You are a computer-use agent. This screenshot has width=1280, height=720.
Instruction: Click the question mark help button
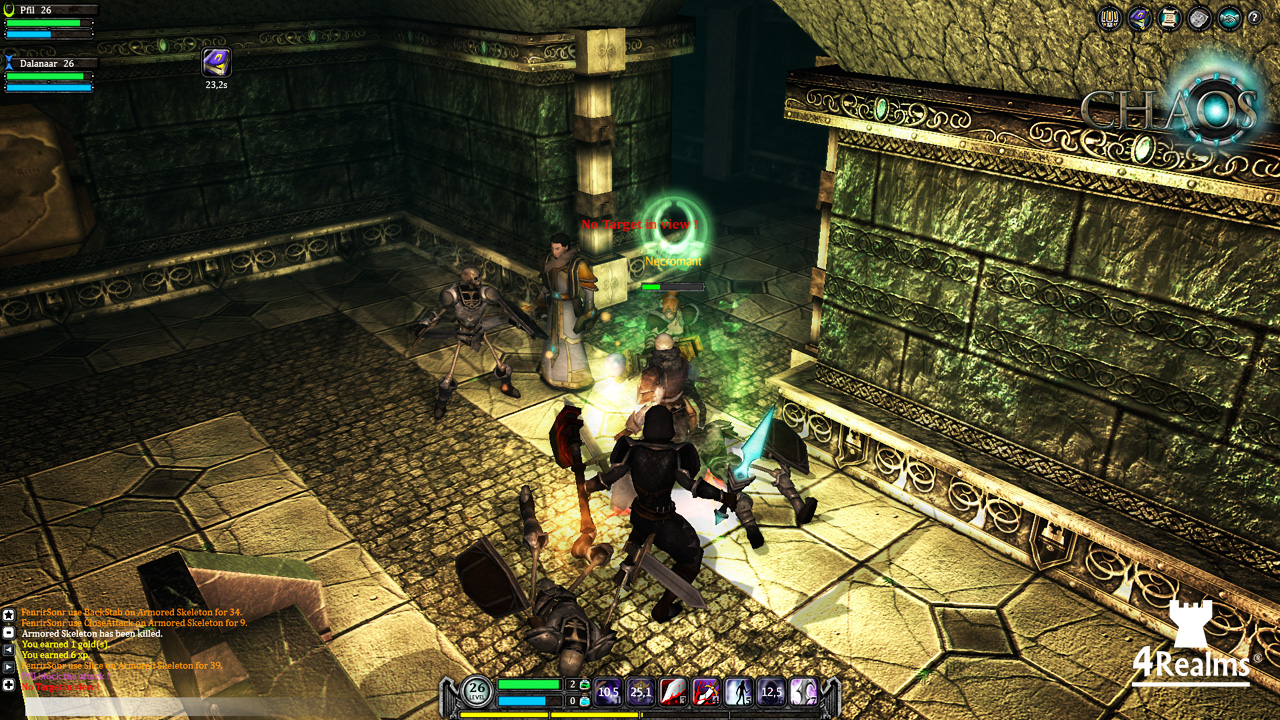coord(1254,18)
